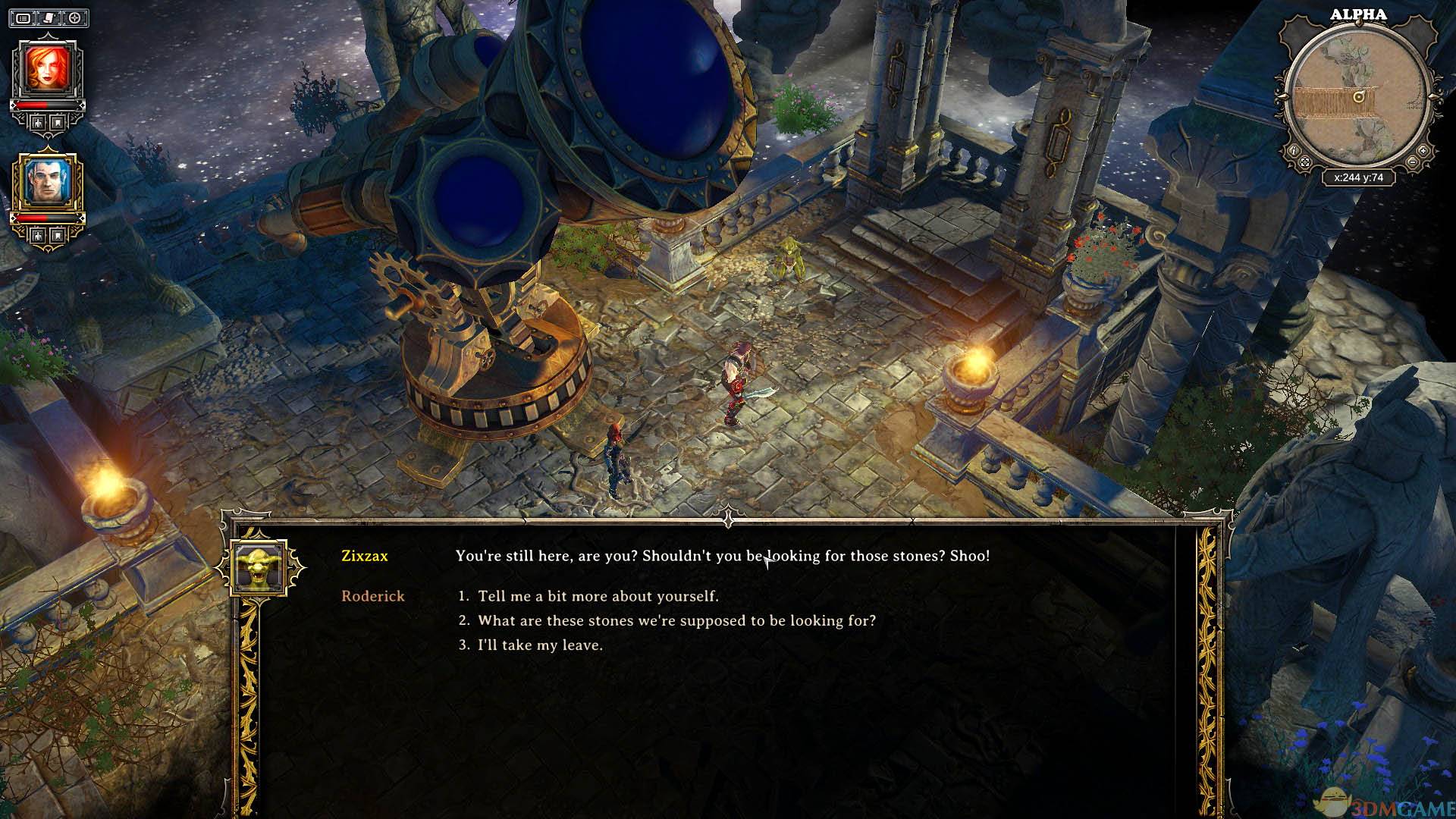Select the red-haired woman's portrait
This screenshot has width=1456, height=819.
[x=47, y=68]
